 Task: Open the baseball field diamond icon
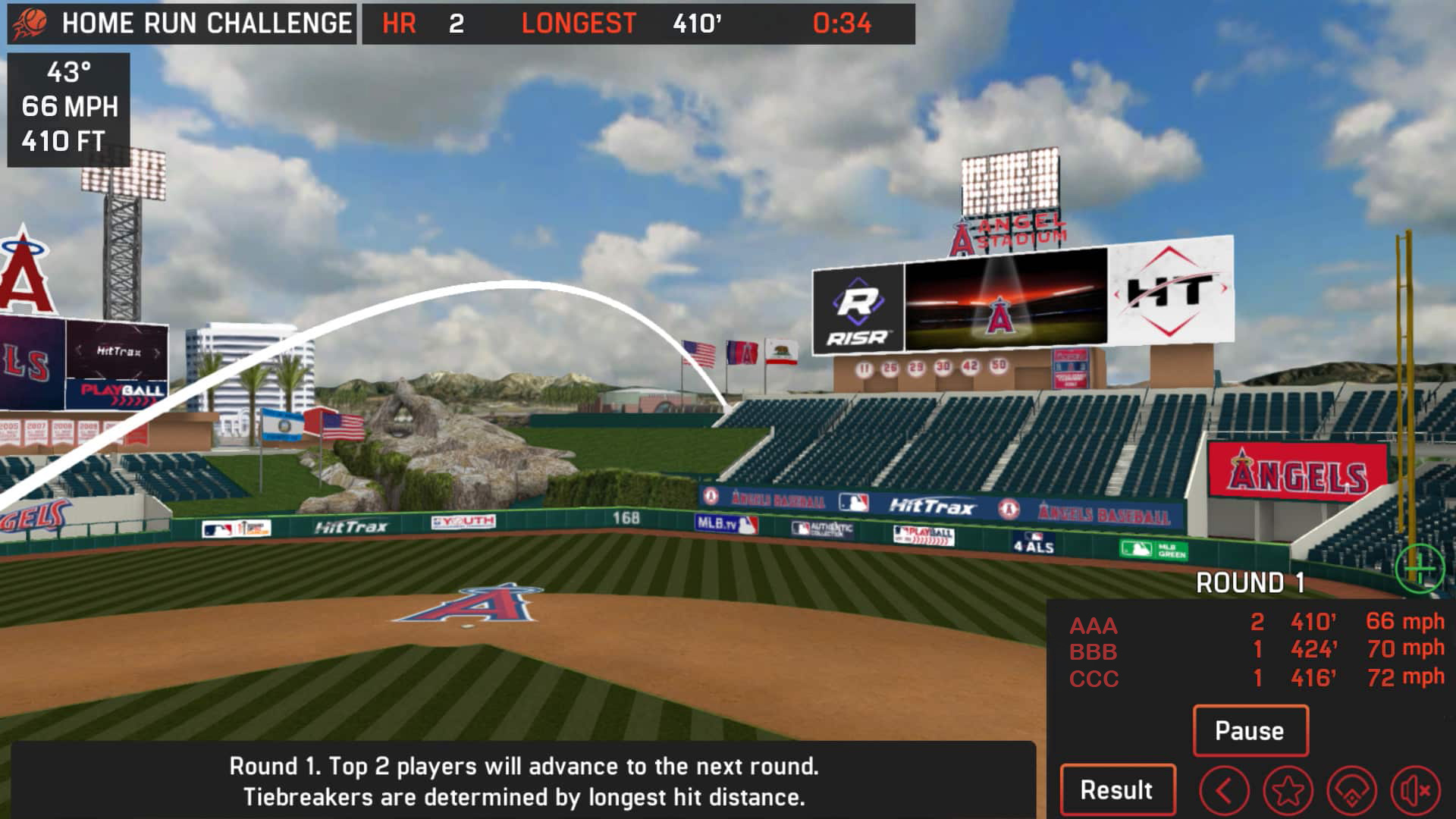point(1351,792)
